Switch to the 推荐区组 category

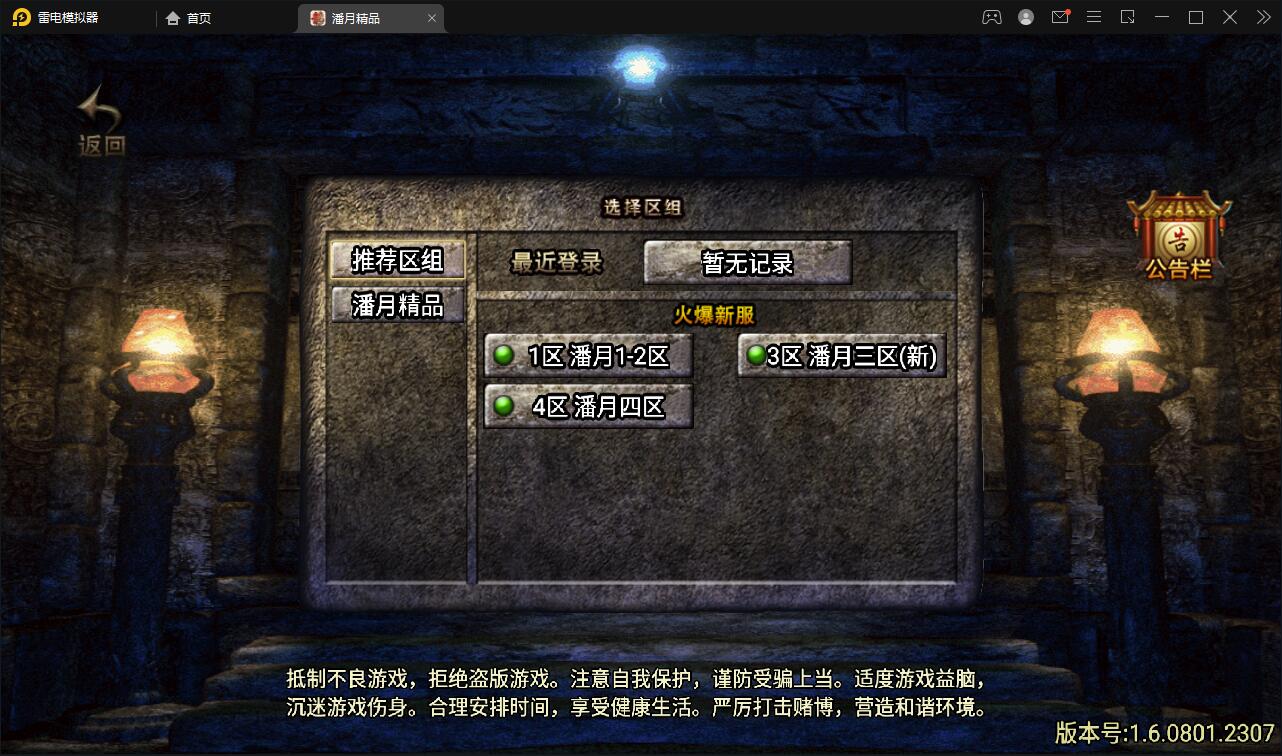point(397,259)
